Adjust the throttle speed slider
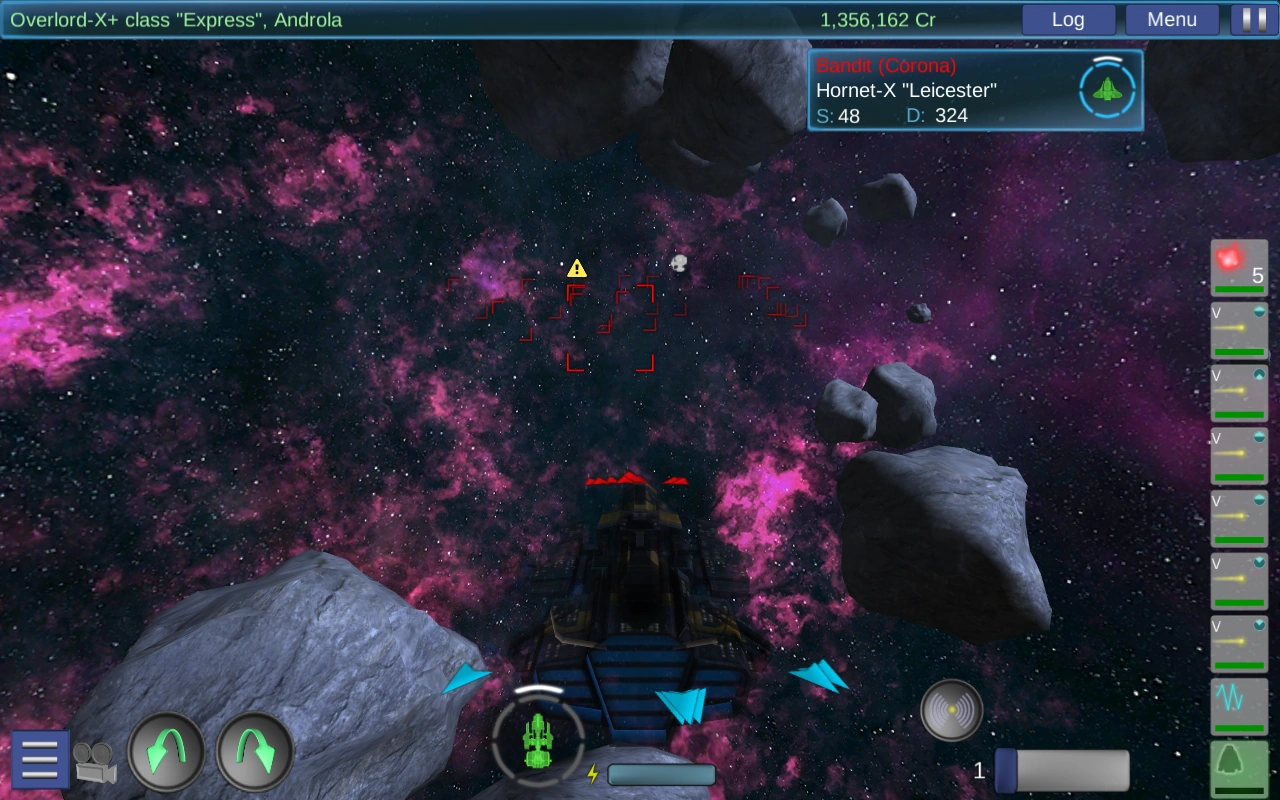 click(1063, 771)
